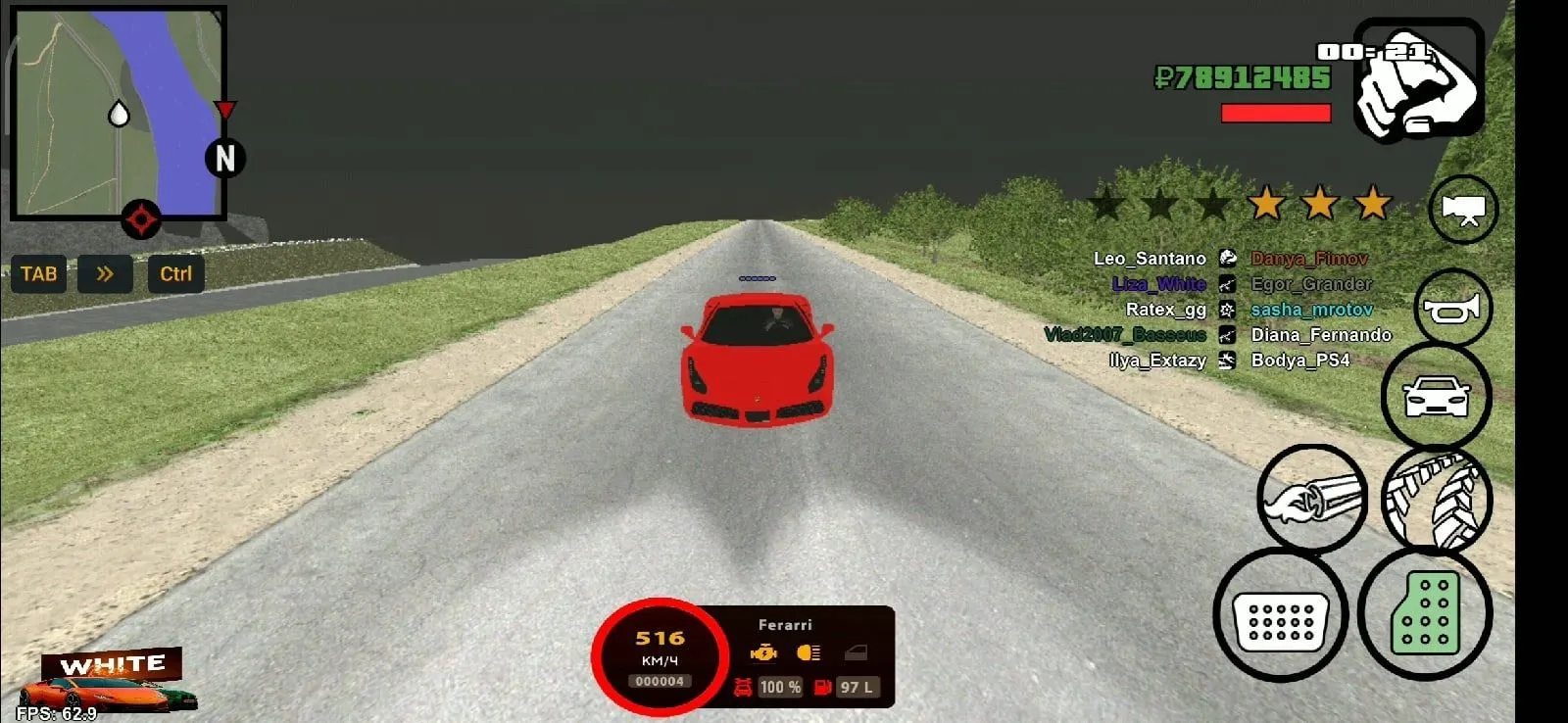Expand the player list via TAB button
The width and height of the screenshot is (1568, 723).
pyautogui.click(x=38, y=274)
